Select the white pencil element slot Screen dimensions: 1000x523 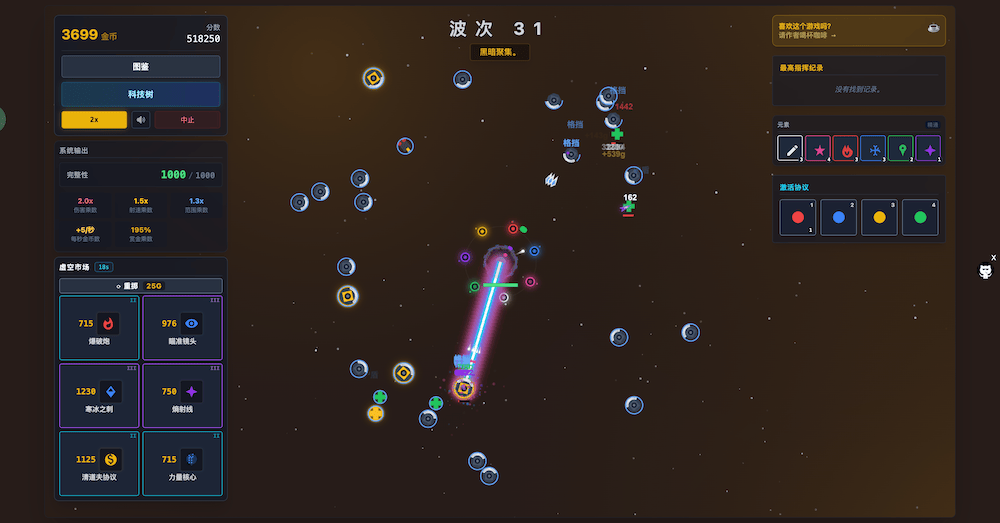coord(790,150)
